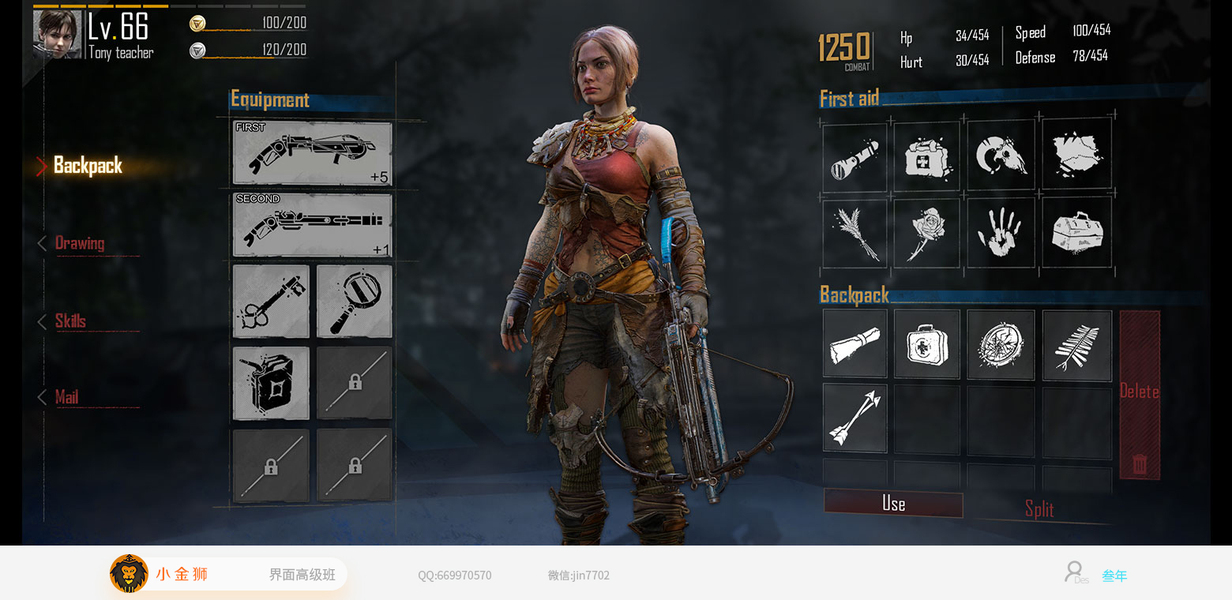Select the toolbox item slot
Viewport: 1232px width, 600px height.
[1077, 233]
